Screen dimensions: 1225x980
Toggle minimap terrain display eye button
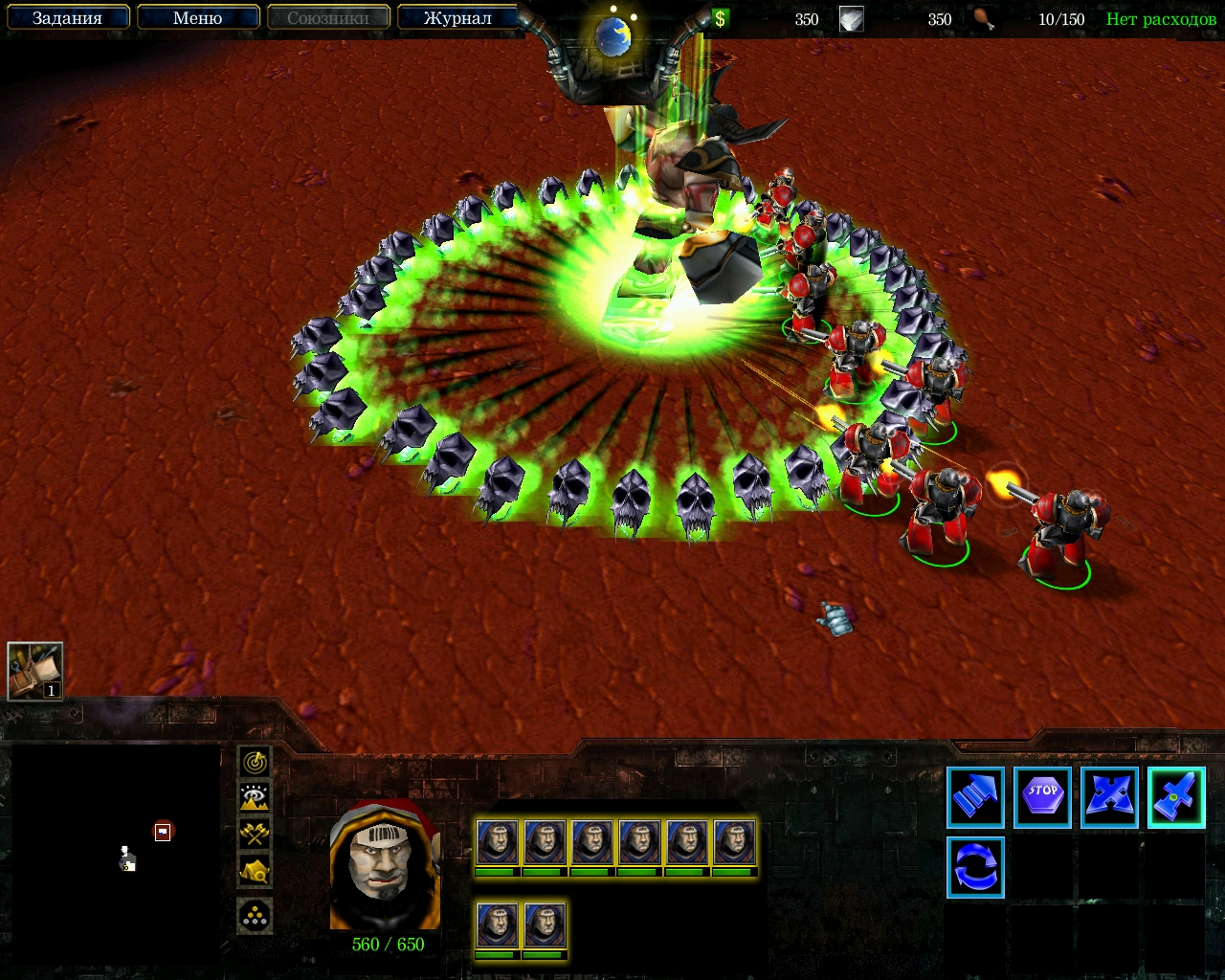[255, 797]
